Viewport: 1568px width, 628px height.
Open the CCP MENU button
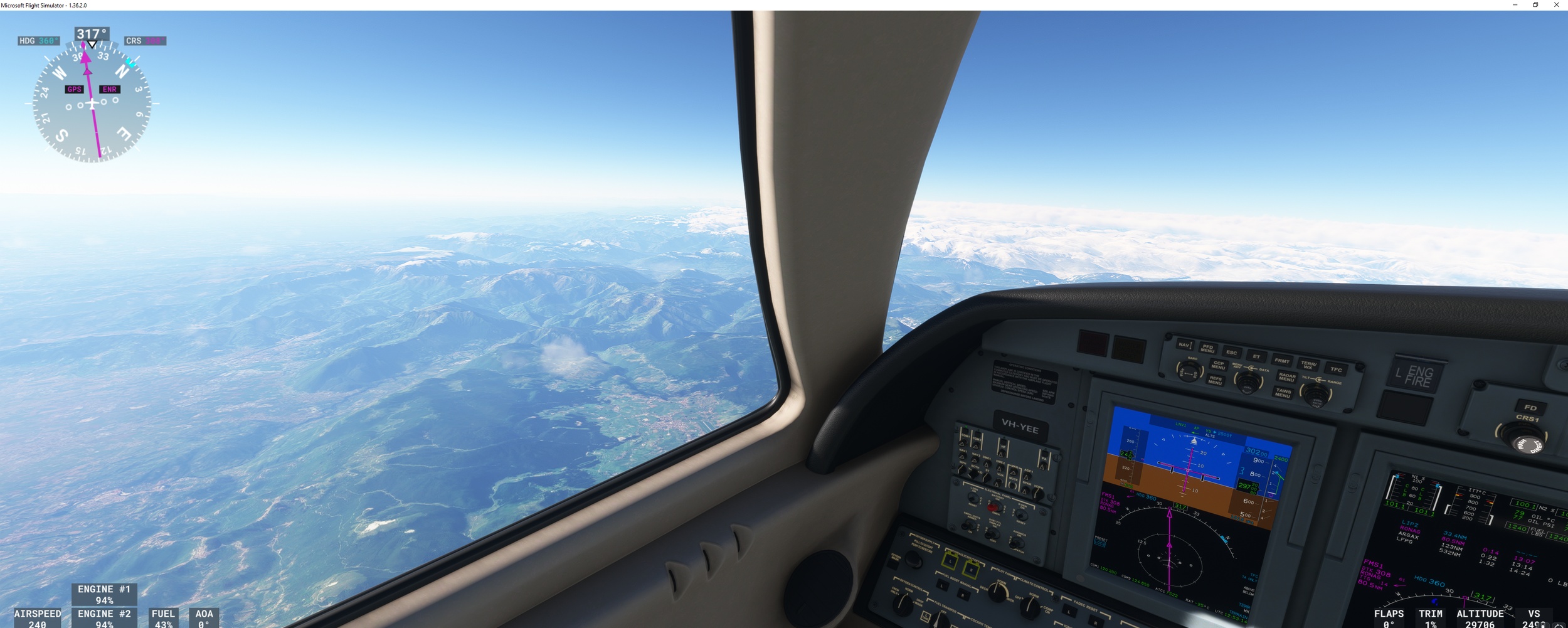tap(1218, 365)
